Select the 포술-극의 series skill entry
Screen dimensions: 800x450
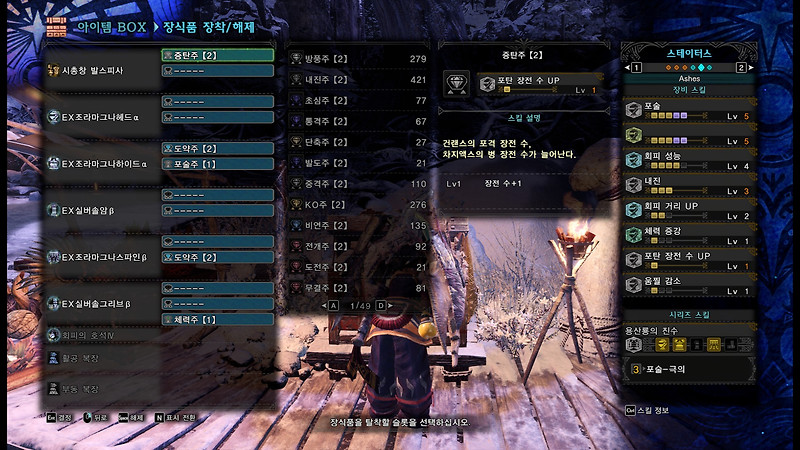685,369
